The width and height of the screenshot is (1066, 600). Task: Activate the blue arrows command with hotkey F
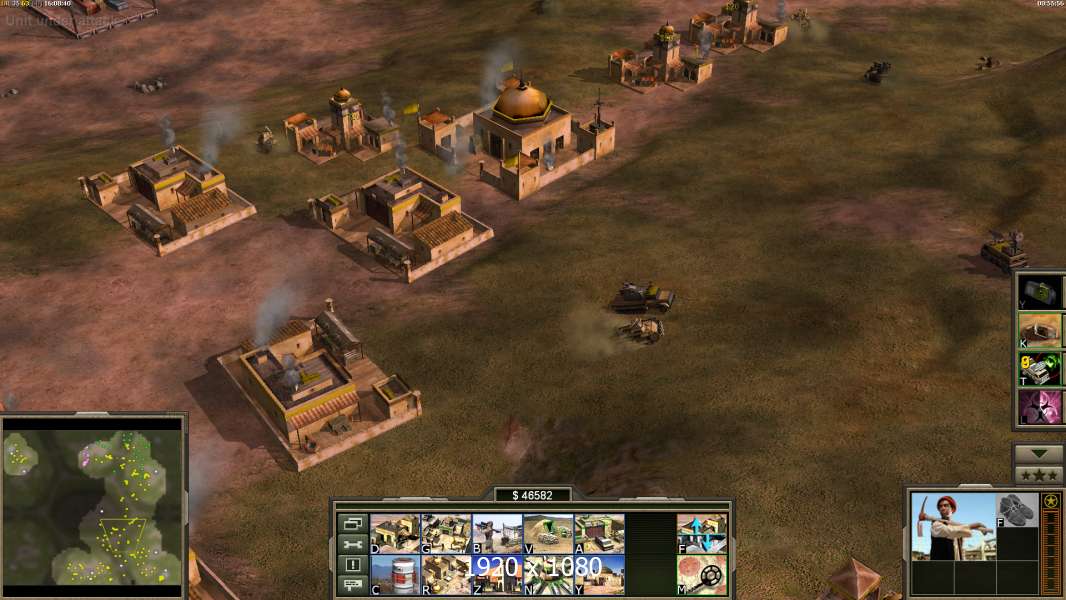[x=702, y=534]
